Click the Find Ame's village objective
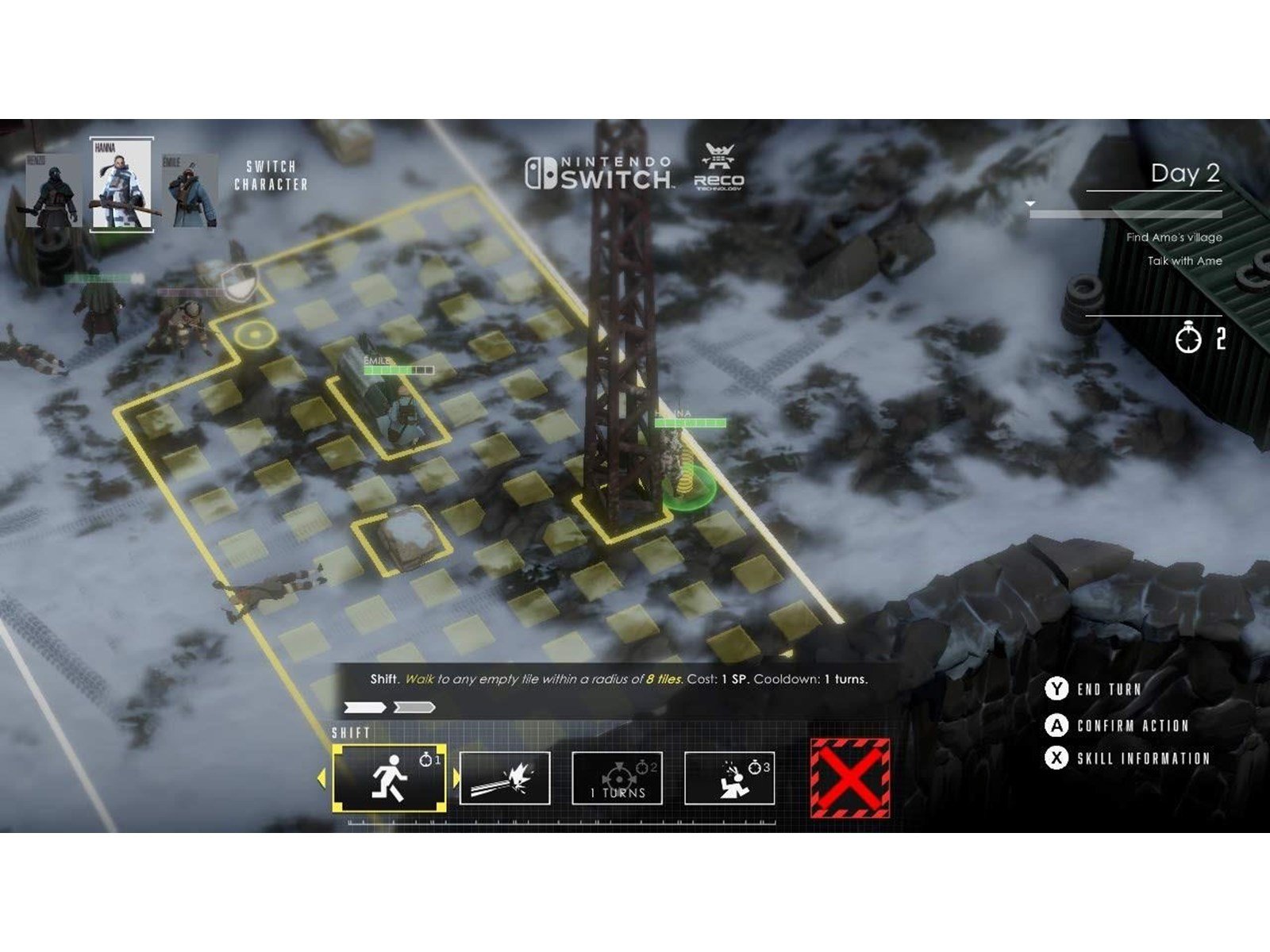This screenshot has width=1270, height=952. (1173, 237)
